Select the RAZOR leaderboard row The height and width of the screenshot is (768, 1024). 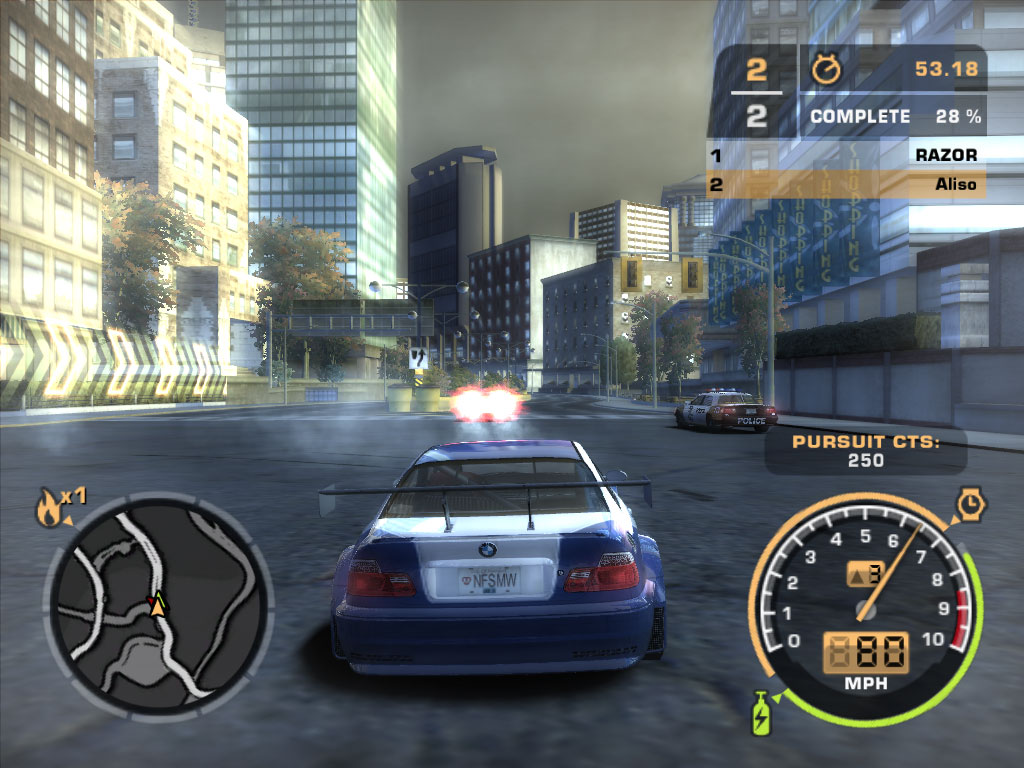point(846,155)
